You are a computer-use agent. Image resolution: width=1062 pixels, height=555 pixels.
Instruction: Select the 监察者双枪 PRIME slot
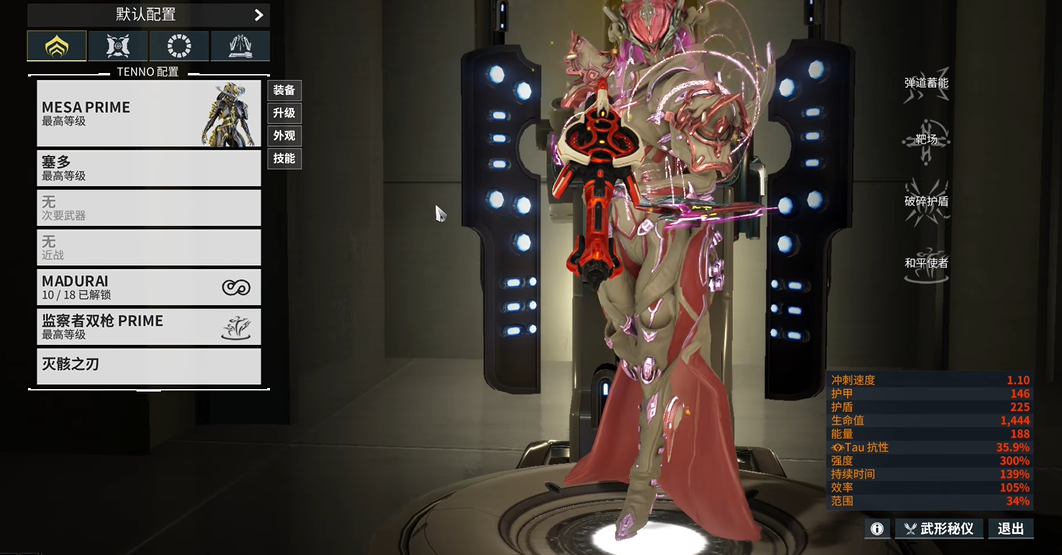click(x=148, y=327)
